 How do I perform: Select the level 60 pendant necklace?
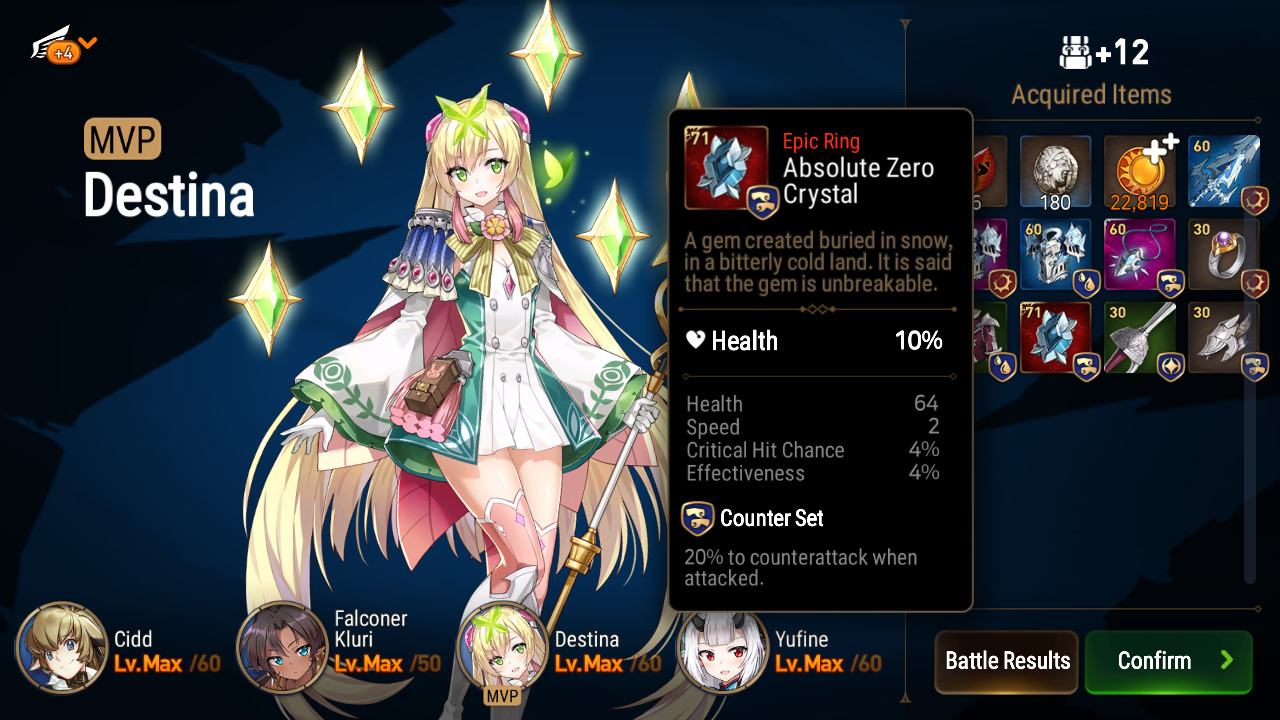1139,256
